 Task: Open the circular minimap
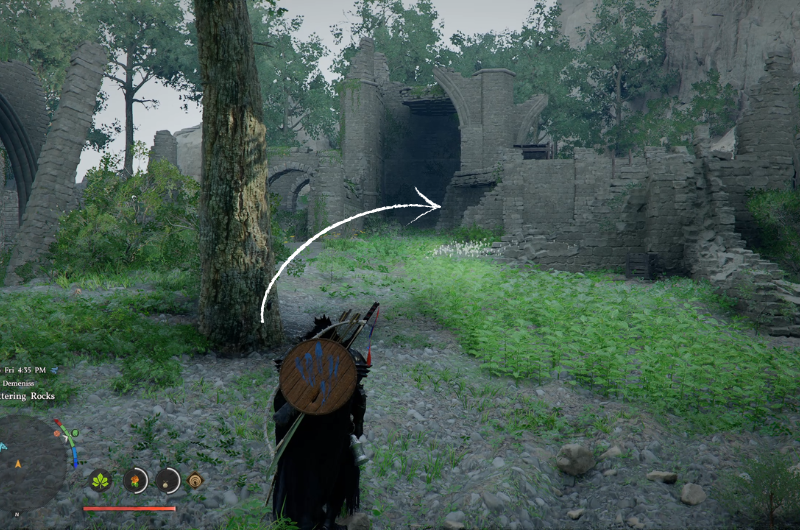click(x=32, y=463)
